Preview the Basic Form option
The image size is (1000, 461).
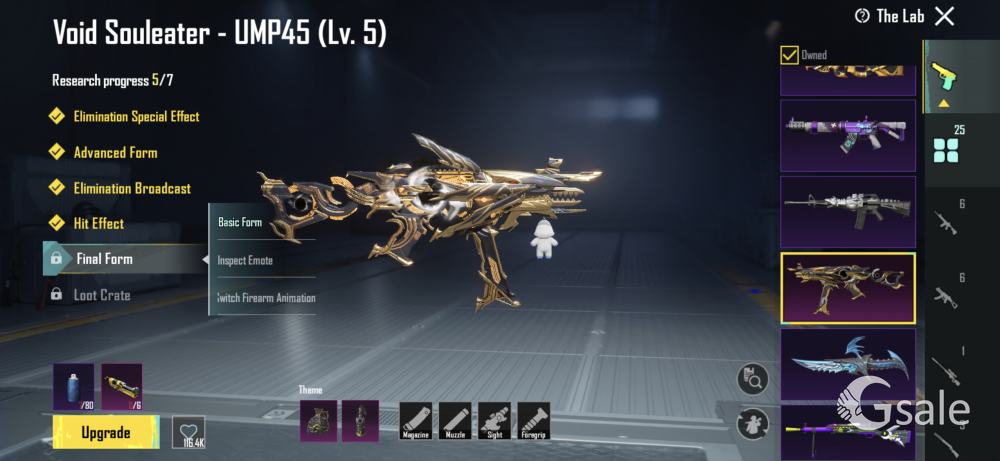[240, 222]
